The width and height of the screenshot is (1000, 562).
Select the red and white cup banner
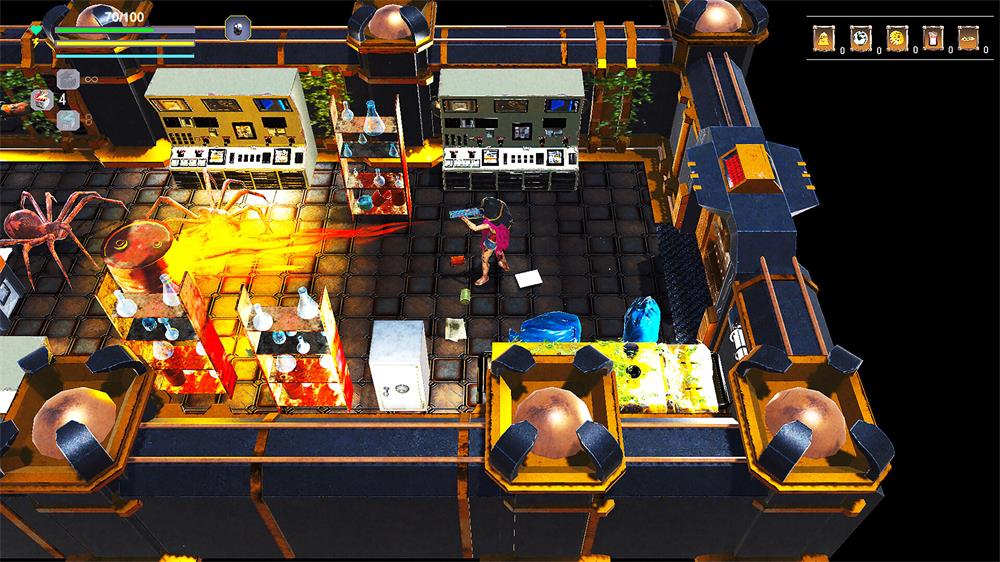coord(933,38)
